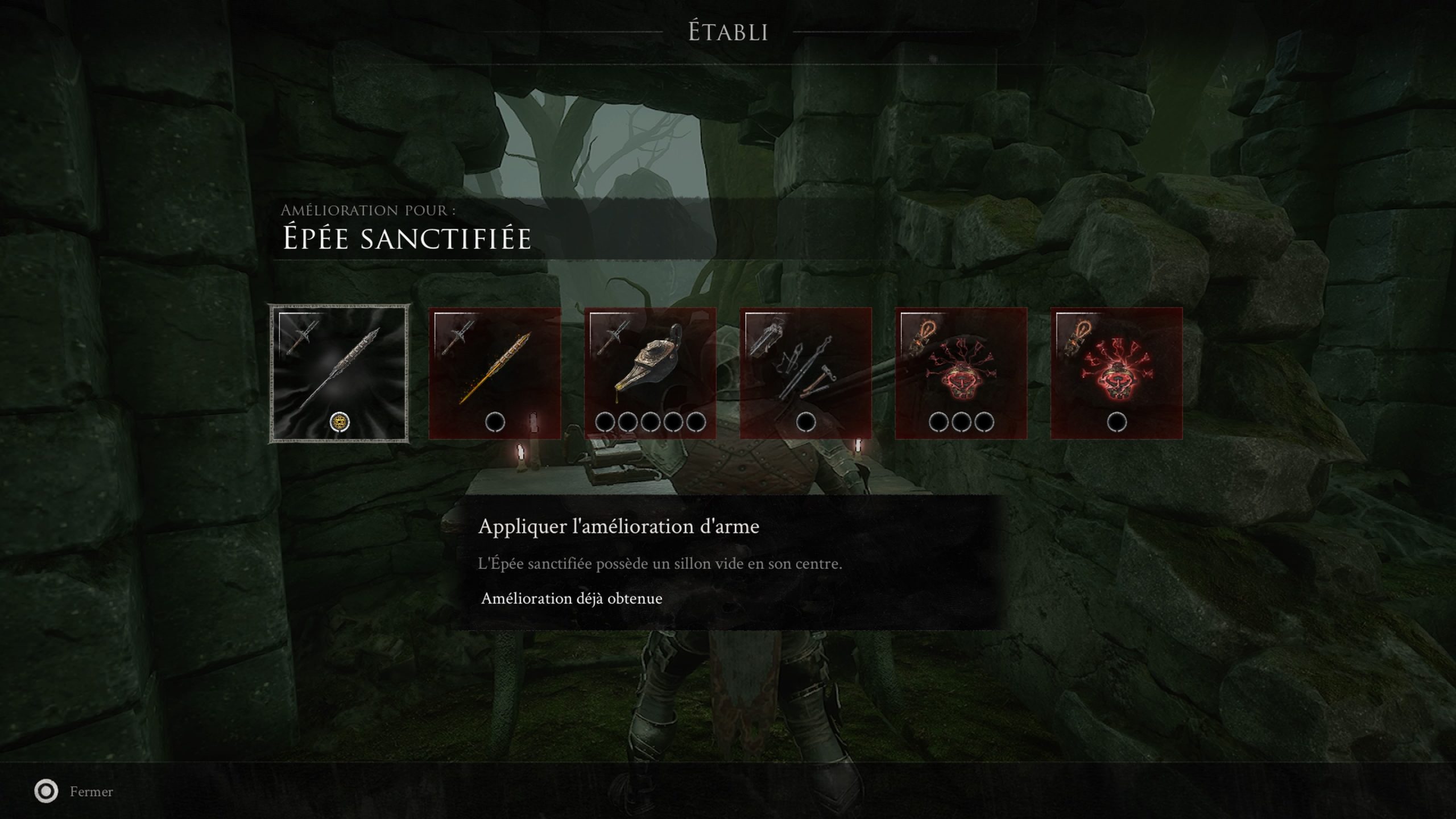
Task: Select the red rune upgrade with three sockets
Action: (961, 374)
